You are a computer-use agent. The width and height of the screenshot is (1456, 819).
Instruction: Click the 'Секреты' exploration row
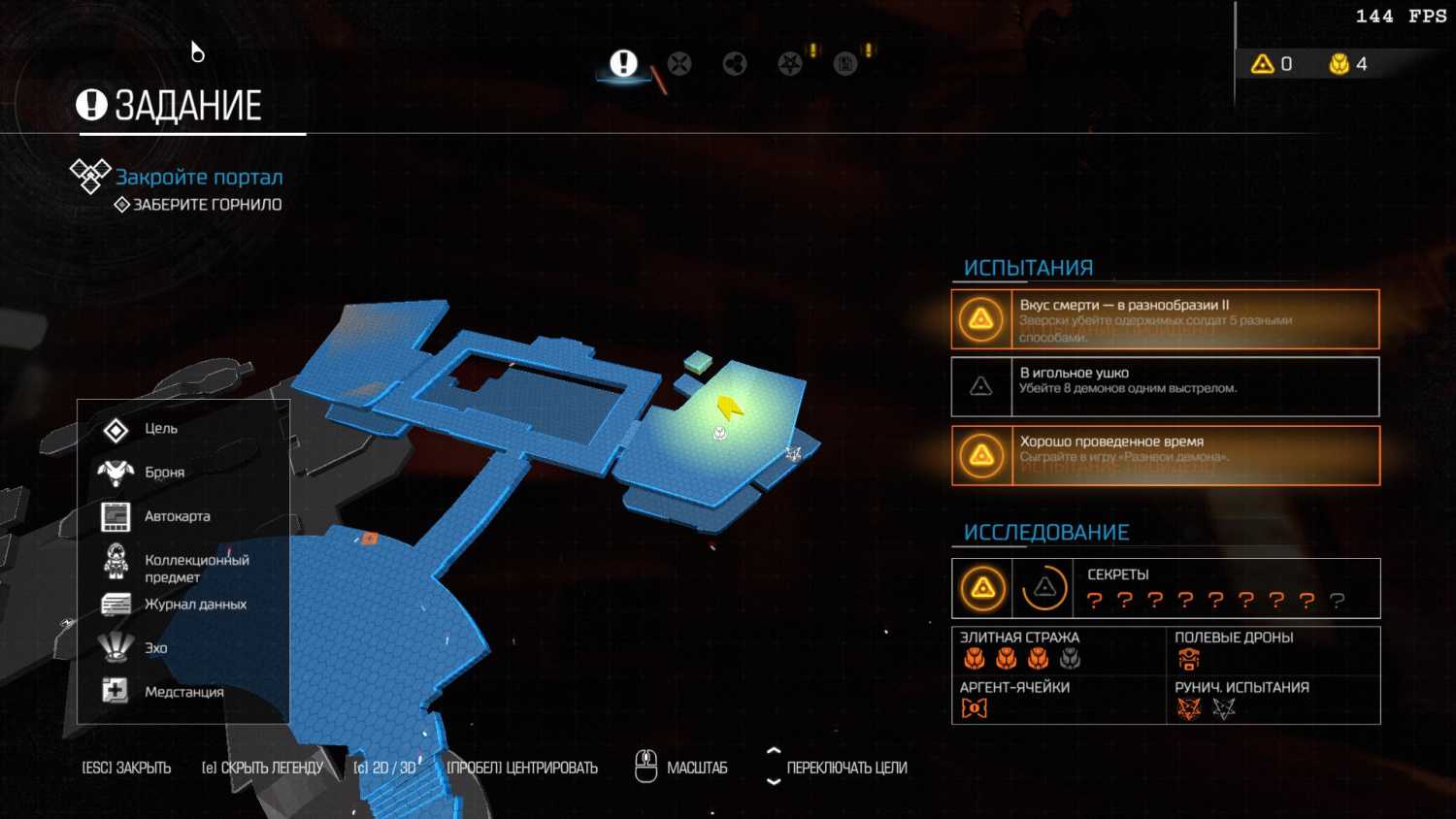[1165, 588]
